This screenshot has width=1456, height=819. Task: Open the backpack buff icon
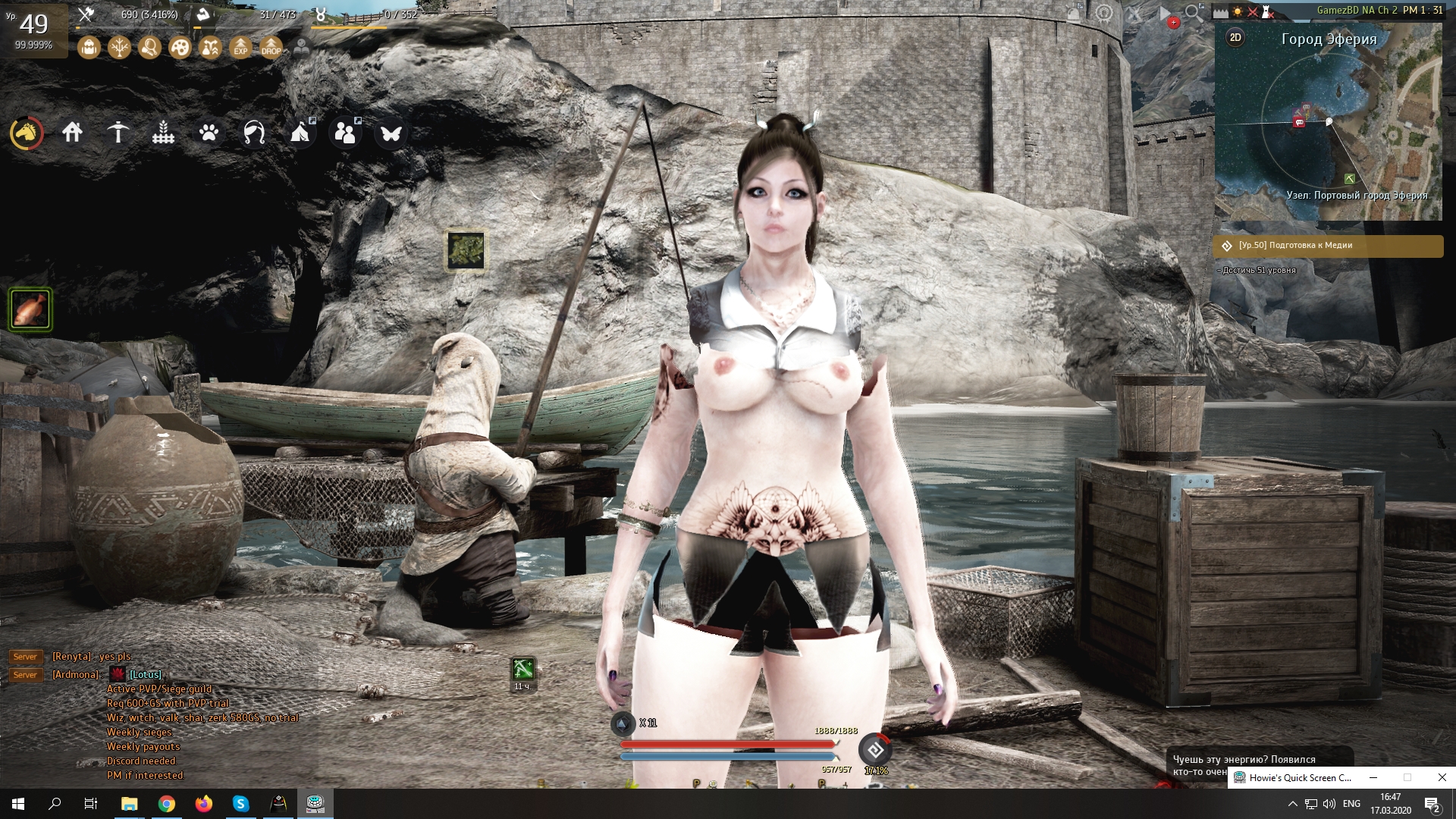click(89, 48)
